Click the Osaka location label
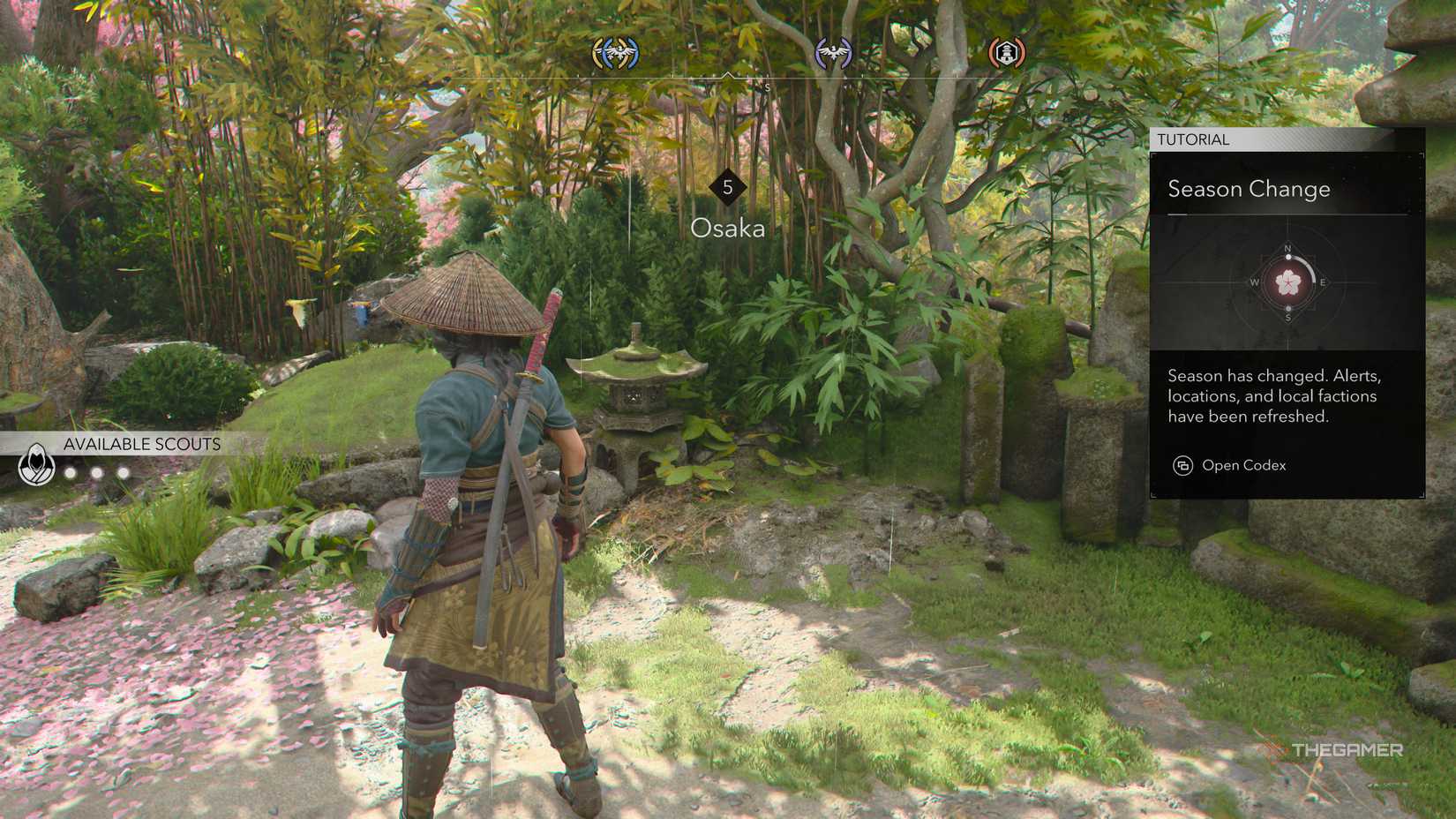The width and height of the screenshot is (1456, 819). click(x=727, y=229)
